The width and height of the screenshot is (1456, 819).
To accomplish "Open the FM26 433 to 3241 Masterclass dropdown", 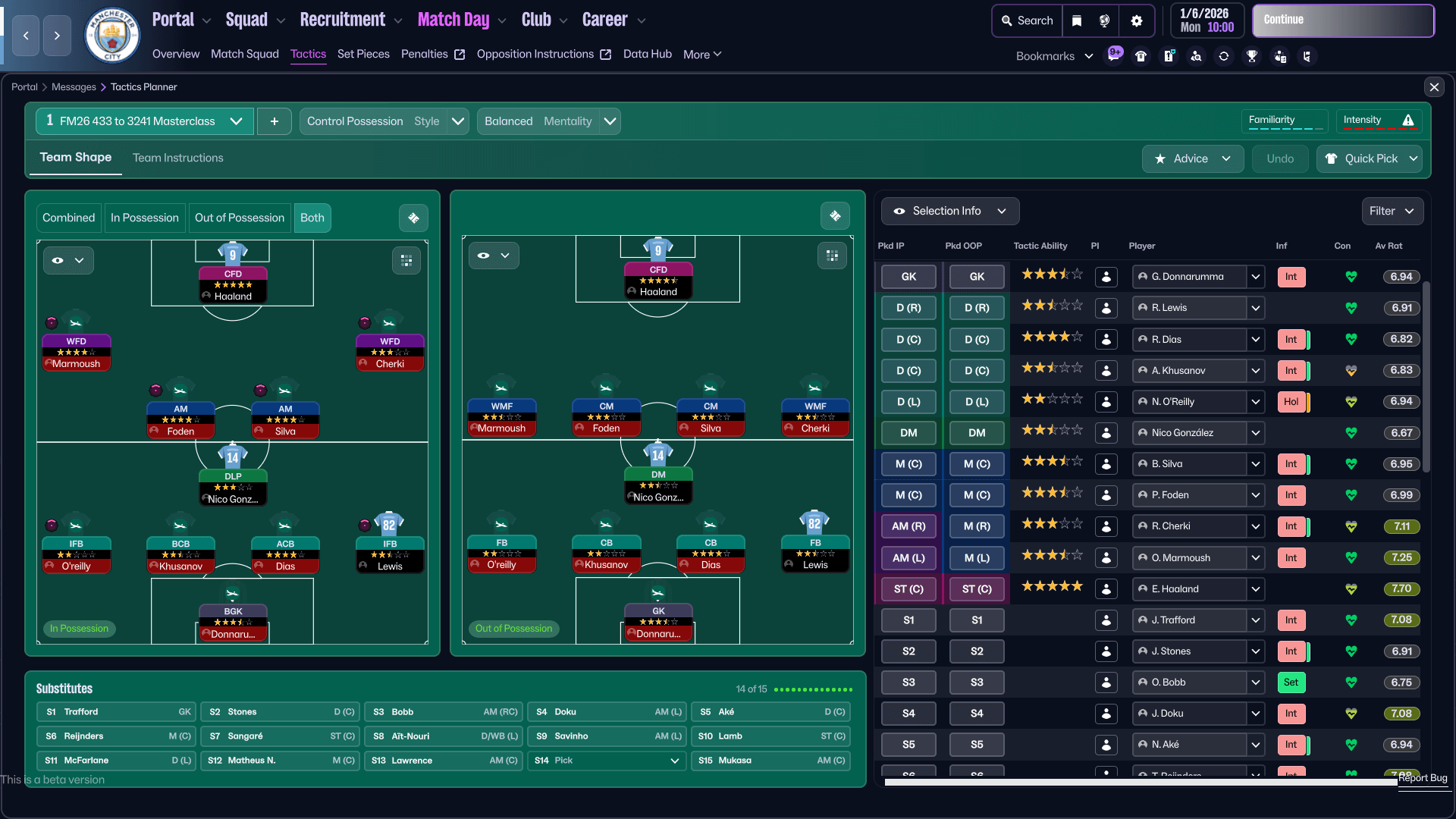I will (x=144, y=121).
